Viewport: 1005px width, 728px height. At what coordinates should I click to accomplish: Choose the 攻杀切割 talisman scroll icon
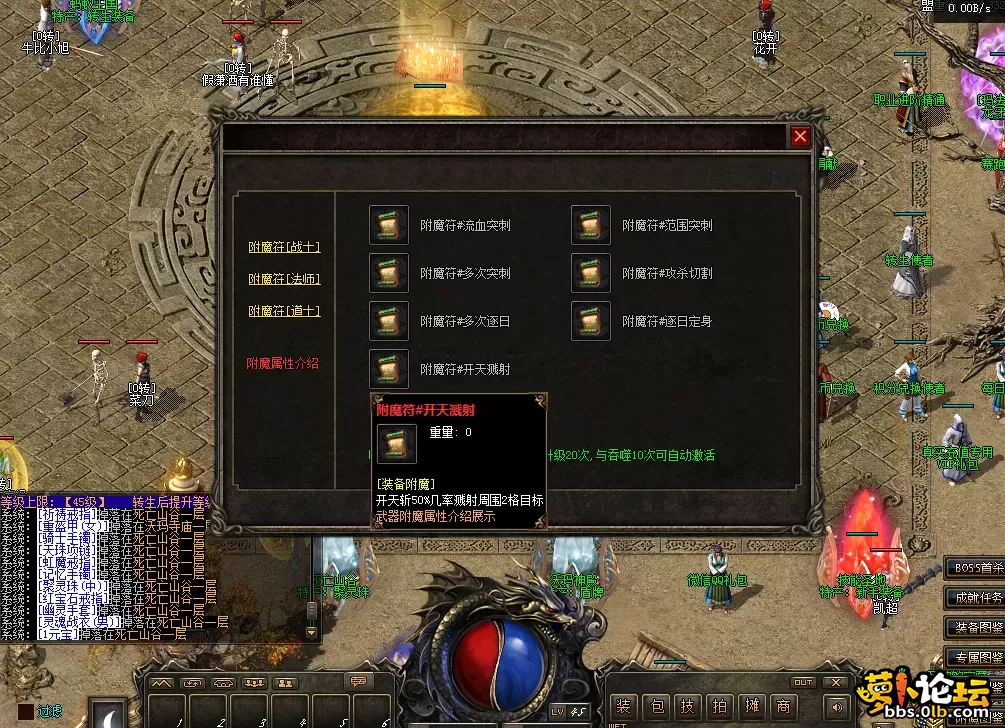click(x=591, y=273)
